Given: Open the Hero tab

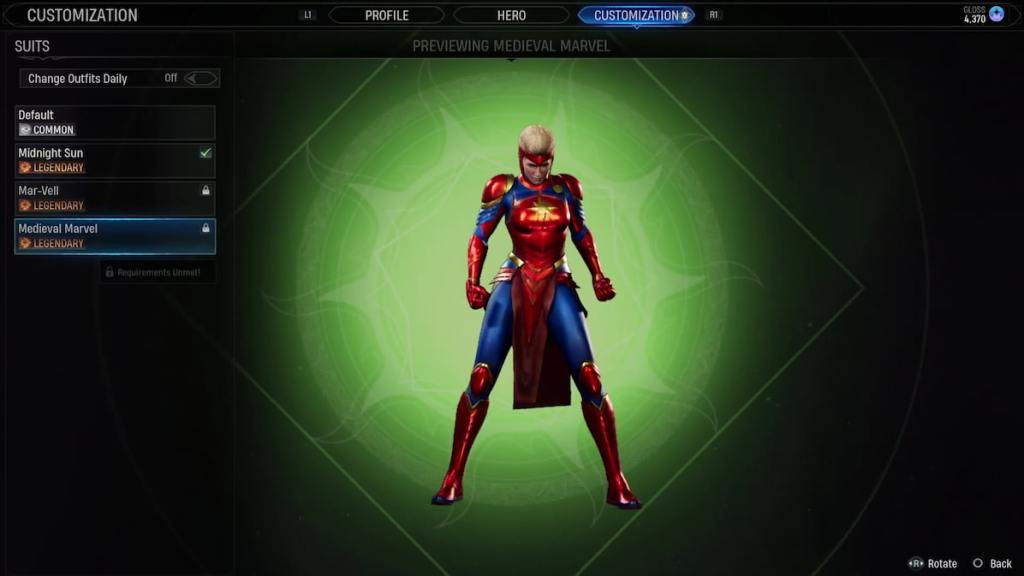Looking at the screenshot, I should [511, 15].
